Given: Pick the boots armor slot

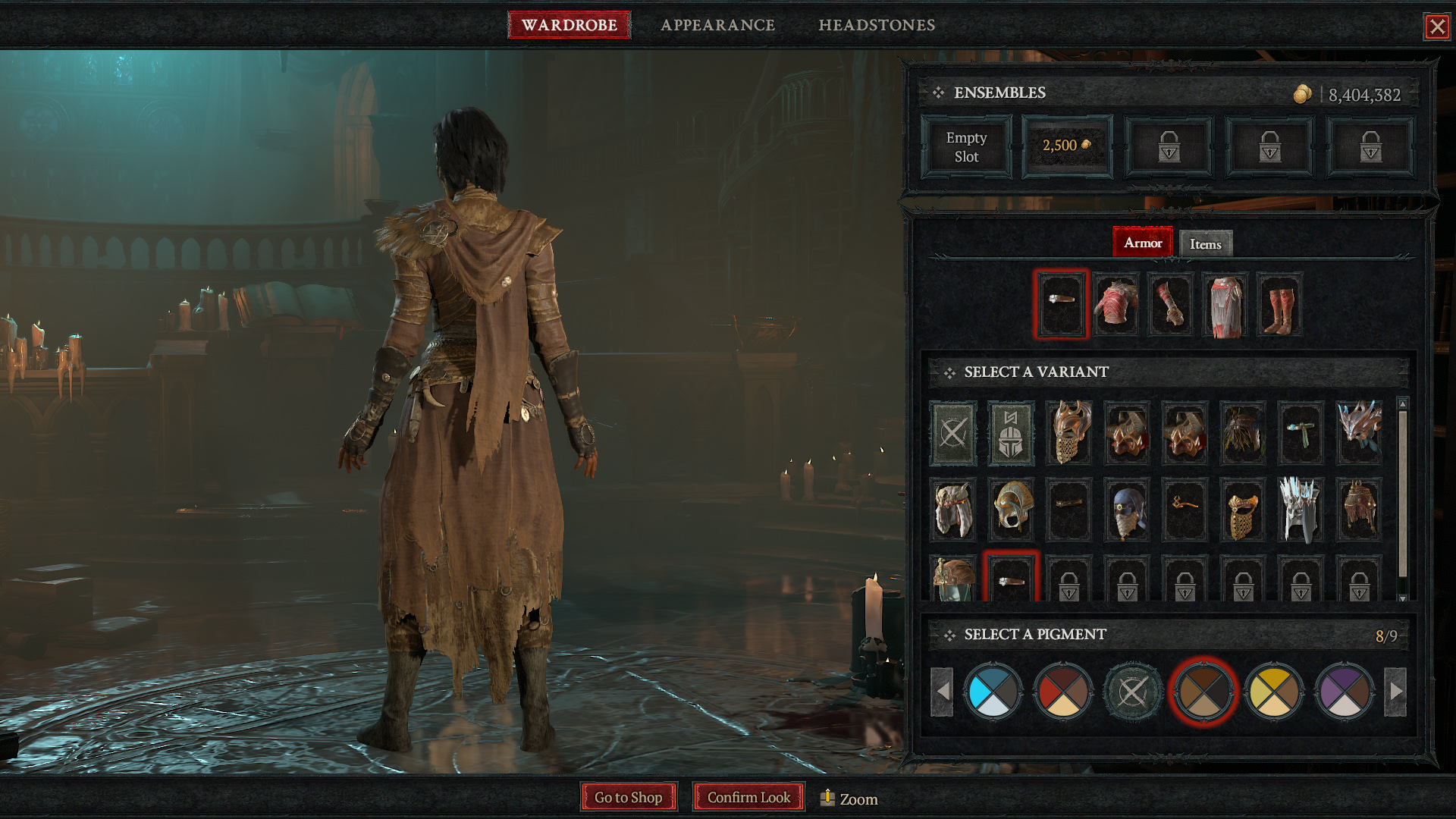Looking at the screenshot, I should coord(1279,305).
